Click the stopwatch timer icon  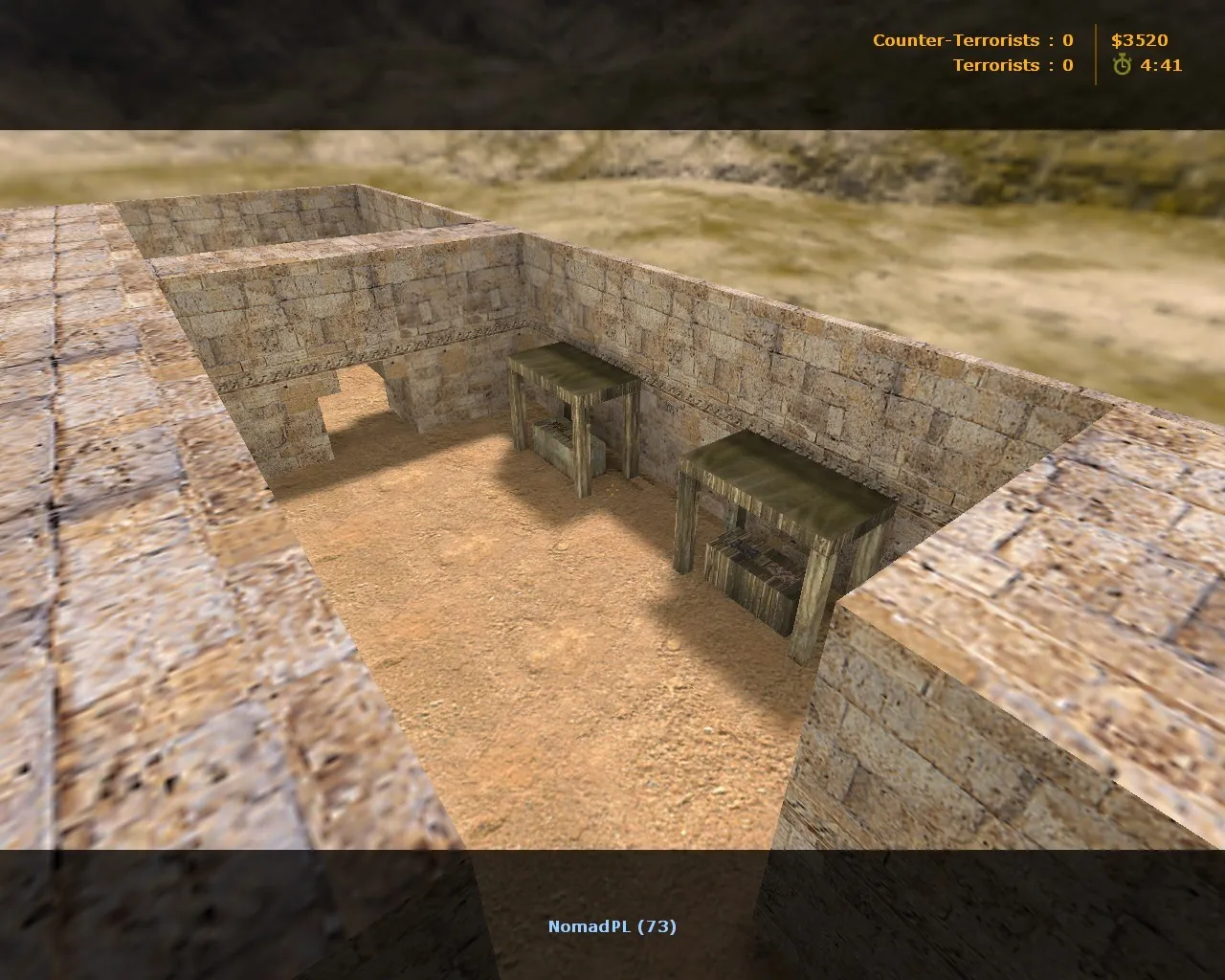(x=1121, y=66)
